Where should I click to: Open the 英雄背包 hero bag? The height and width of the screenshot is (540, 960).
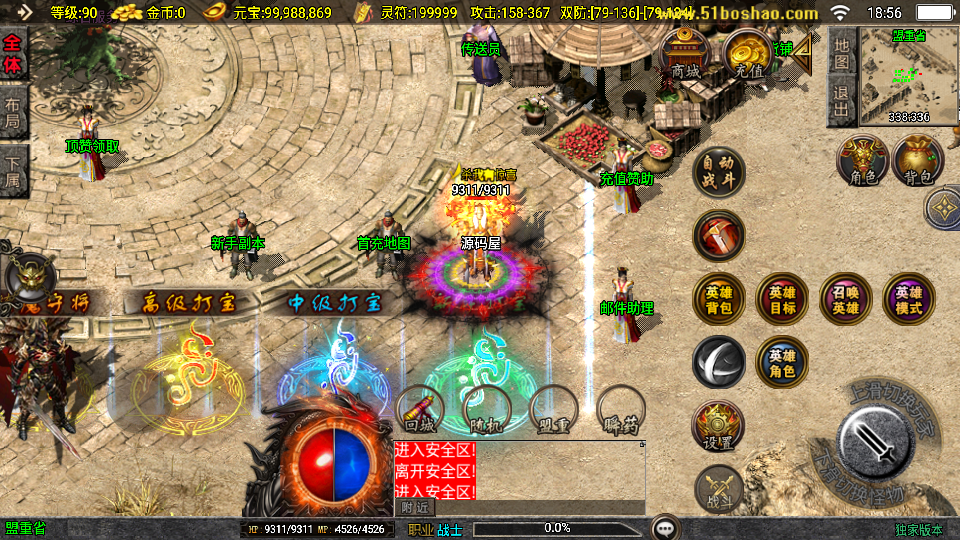coord(718,299)
